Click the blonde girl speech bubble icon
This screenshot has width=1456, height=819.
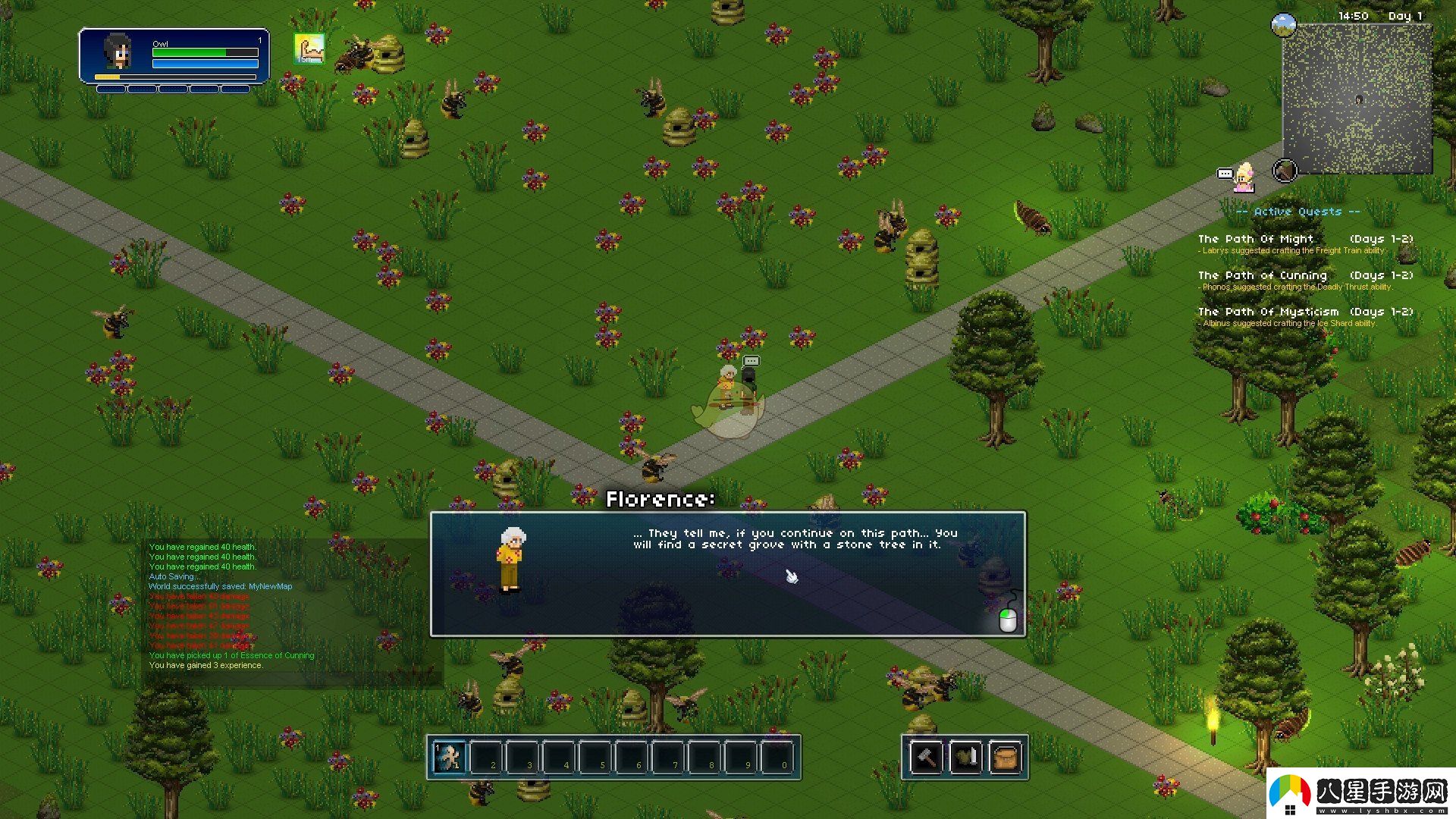[1236, 177]
